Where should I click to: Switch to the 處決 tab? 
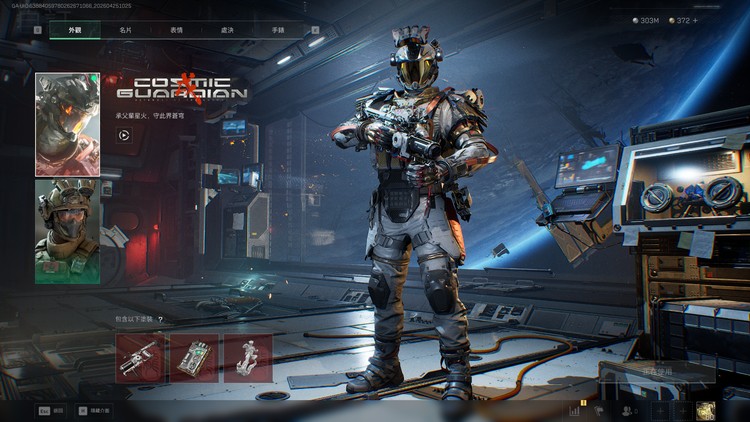pos(227,30)
